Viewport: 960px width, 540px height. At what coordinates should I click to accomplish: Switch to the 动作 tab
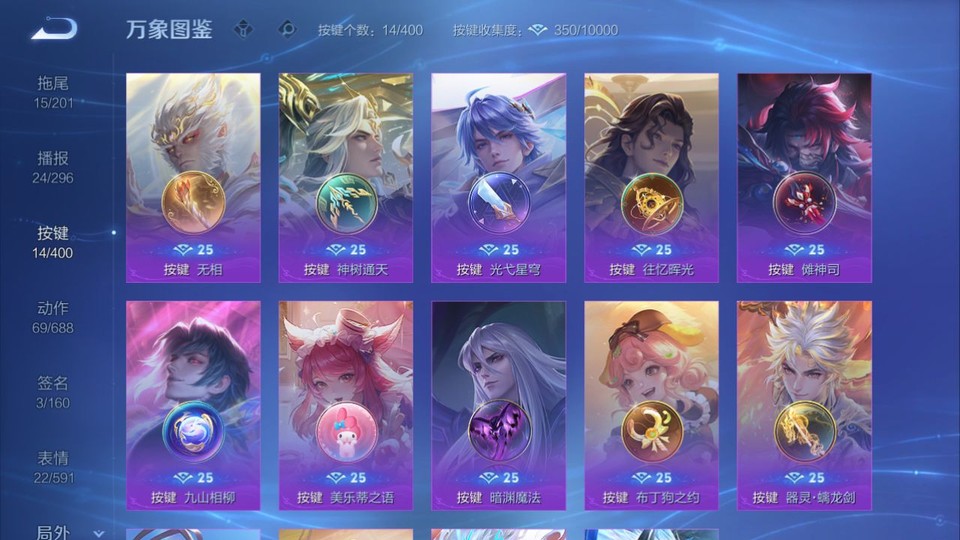click(53, 317)
